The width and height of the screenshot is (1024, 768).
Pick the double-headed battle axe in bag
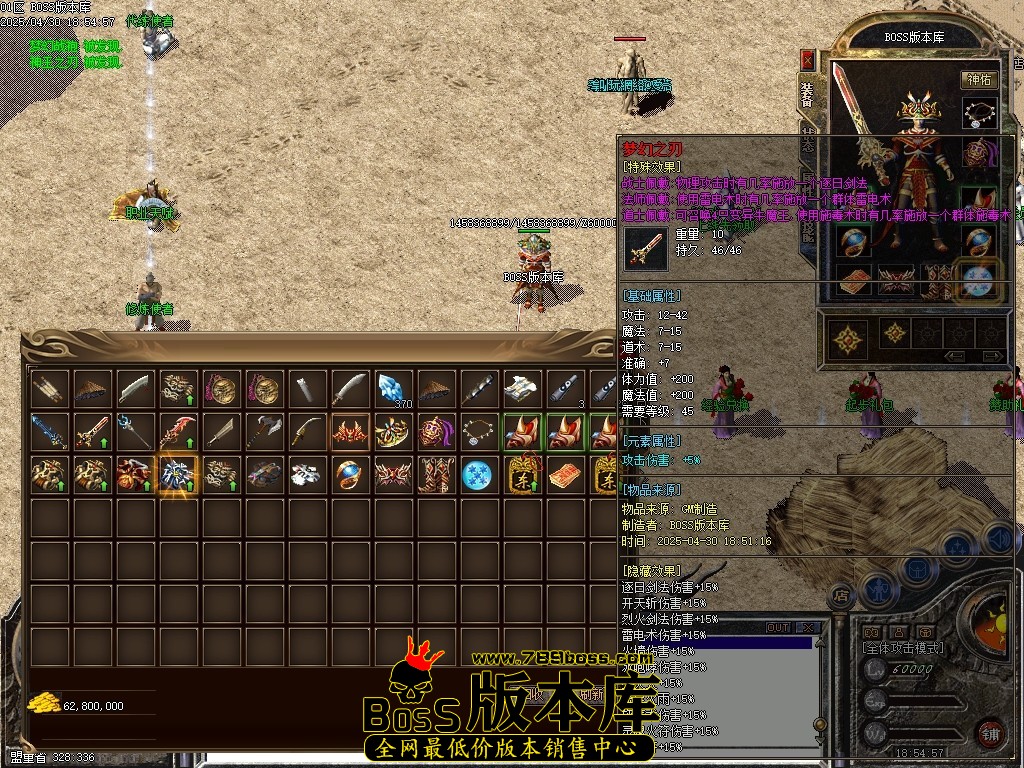tap(265, 431)
